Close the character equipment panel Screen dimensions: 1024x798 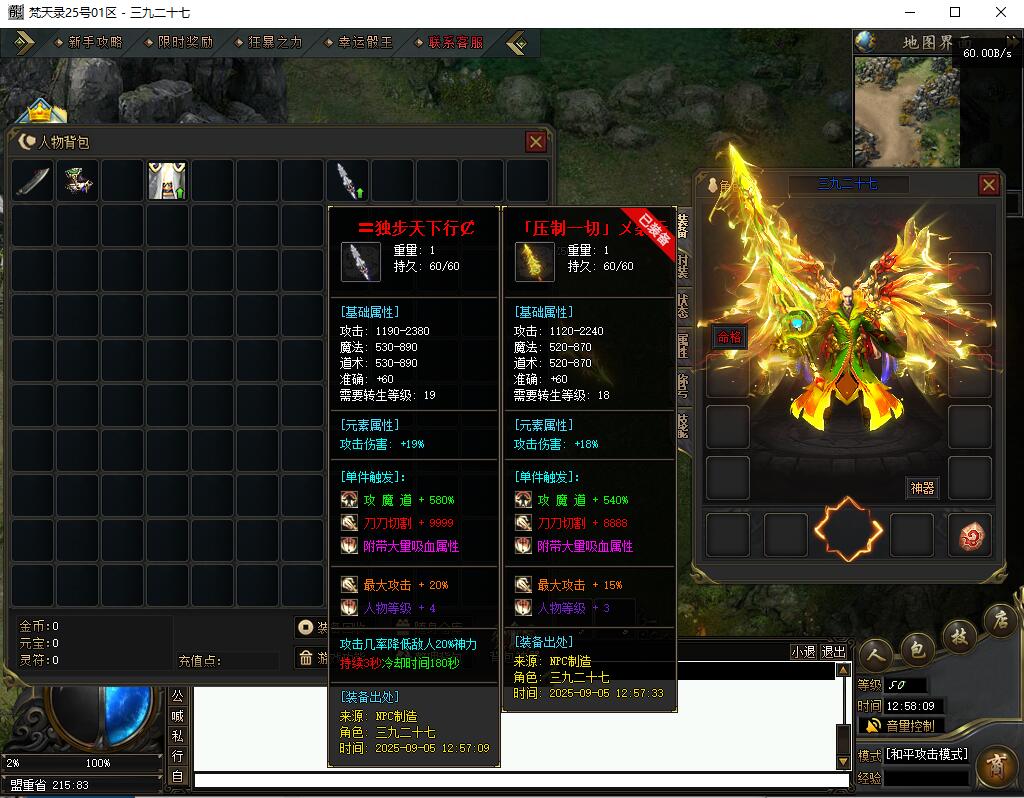click(x=988, y=185)
